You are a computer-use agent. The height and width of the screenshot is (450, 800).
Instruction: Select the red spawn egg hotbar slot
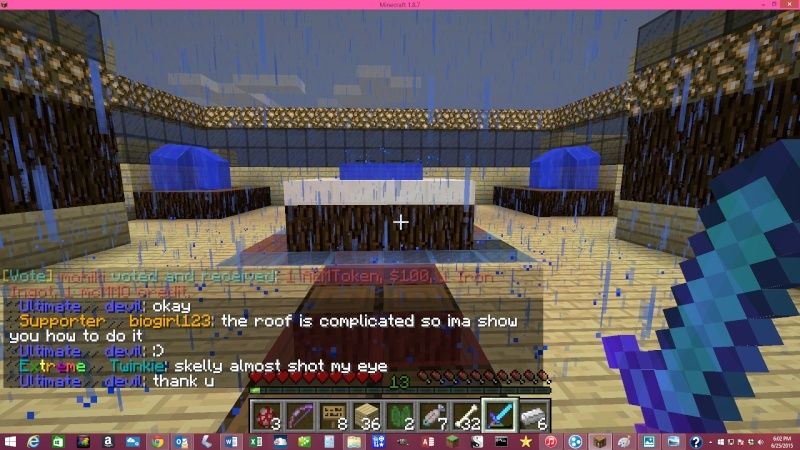point(266,414)
